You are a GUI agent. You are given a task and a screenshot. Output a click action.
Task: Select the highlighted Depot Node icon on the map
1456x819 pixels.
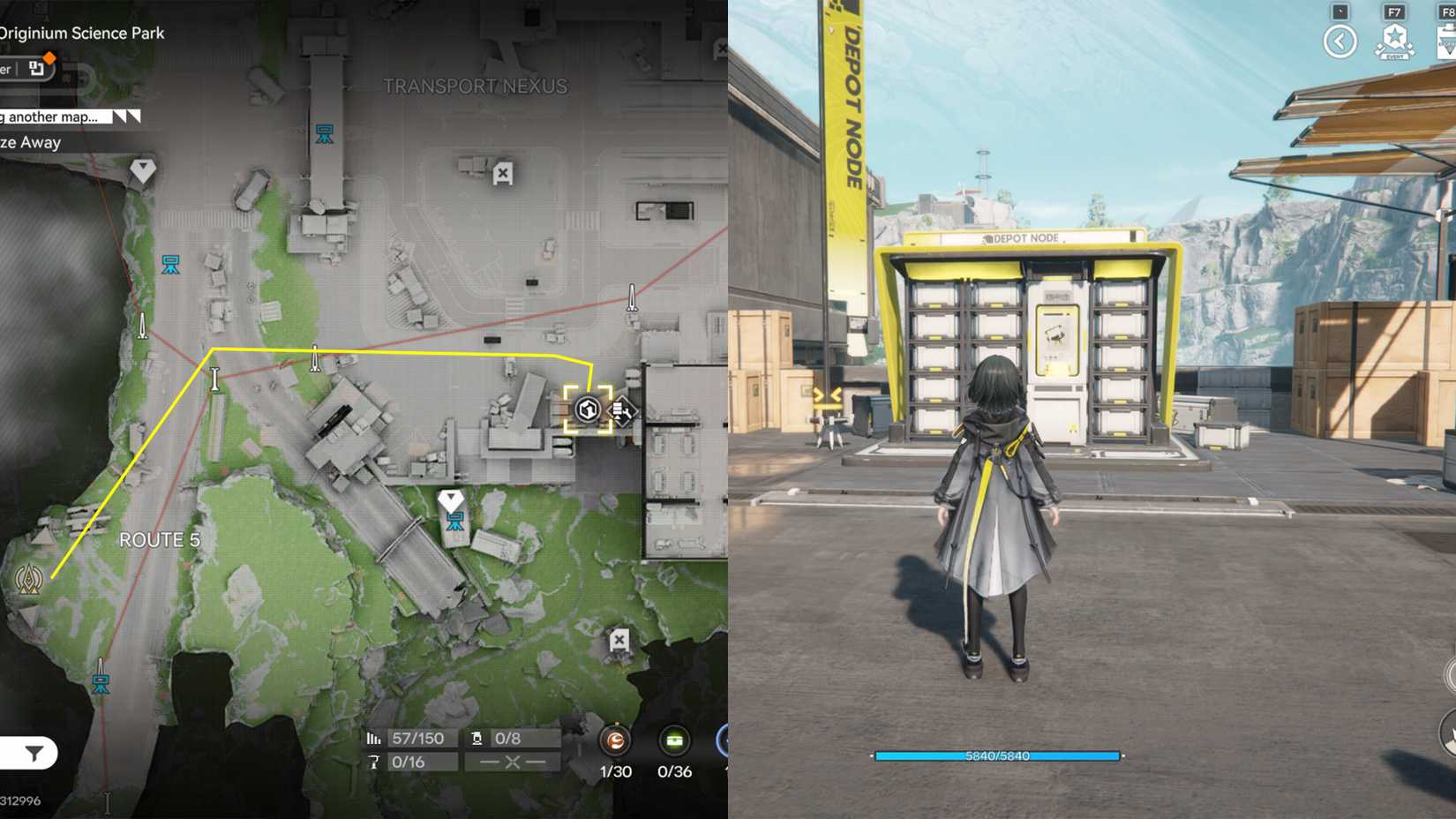tap(587, 408)
